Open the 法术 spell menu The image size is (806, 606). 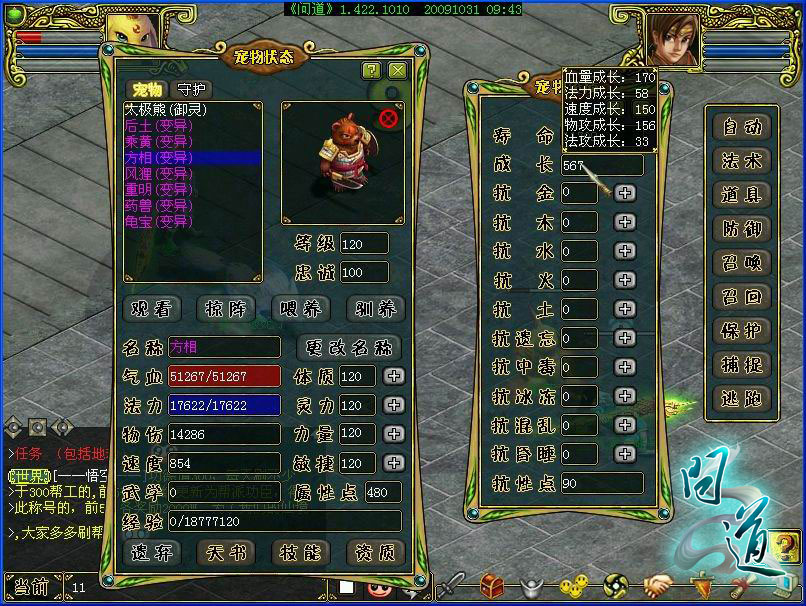(x=743, y=161)
